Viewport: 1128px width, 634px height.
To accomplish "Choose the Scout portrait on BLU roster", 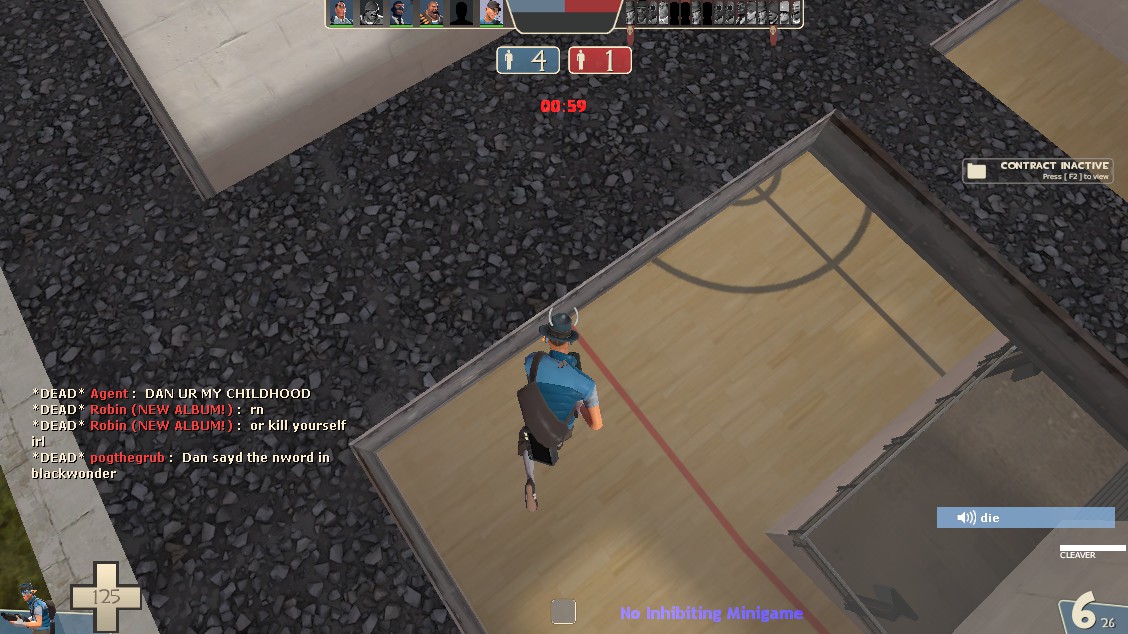I will coord(491,13).
